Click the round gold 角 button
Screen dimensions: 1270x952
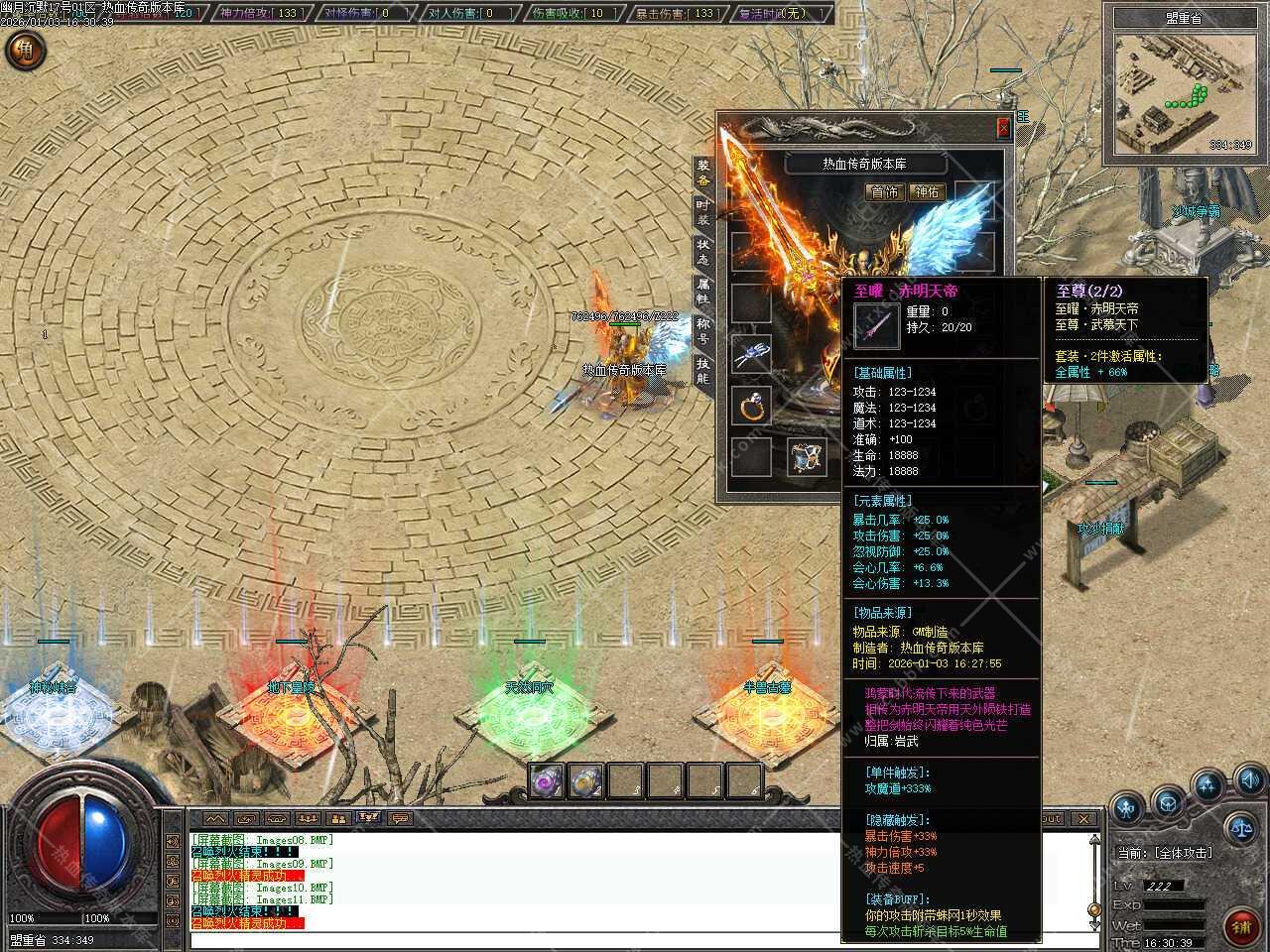tap(25, 52)
